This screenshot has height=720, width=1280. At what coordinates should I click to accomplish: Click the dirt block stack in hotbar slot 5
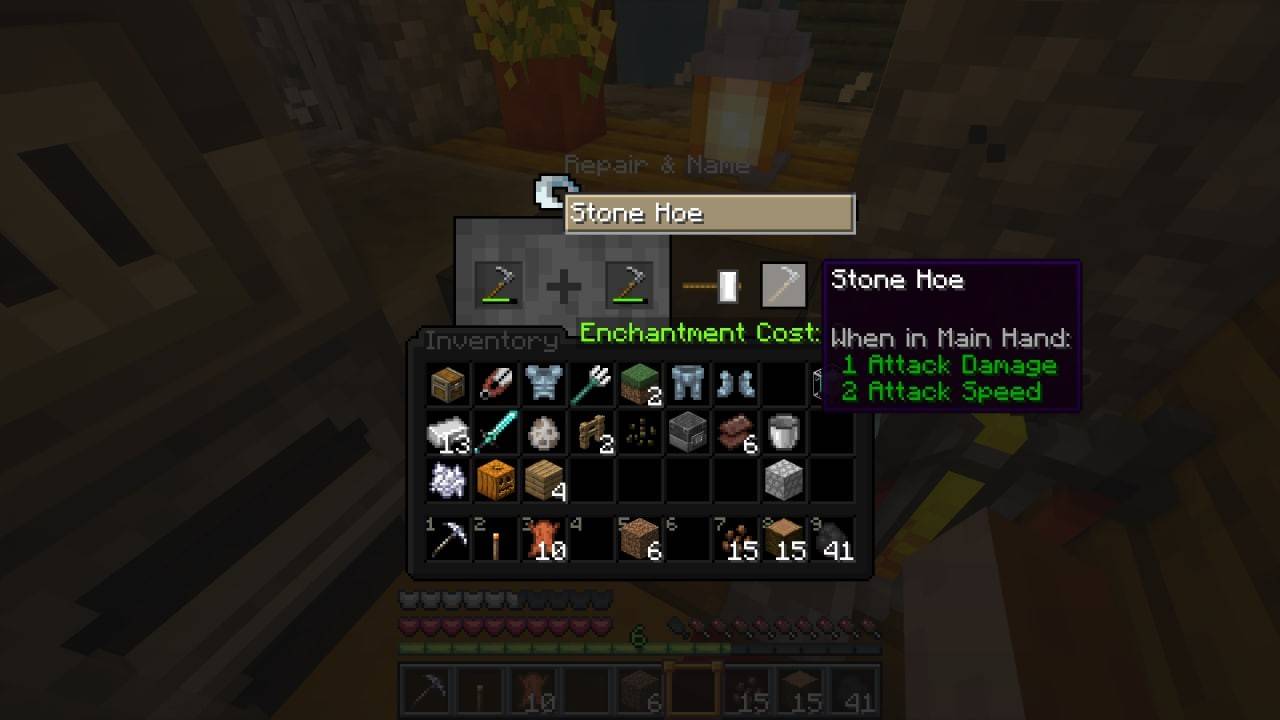[639, 540]
